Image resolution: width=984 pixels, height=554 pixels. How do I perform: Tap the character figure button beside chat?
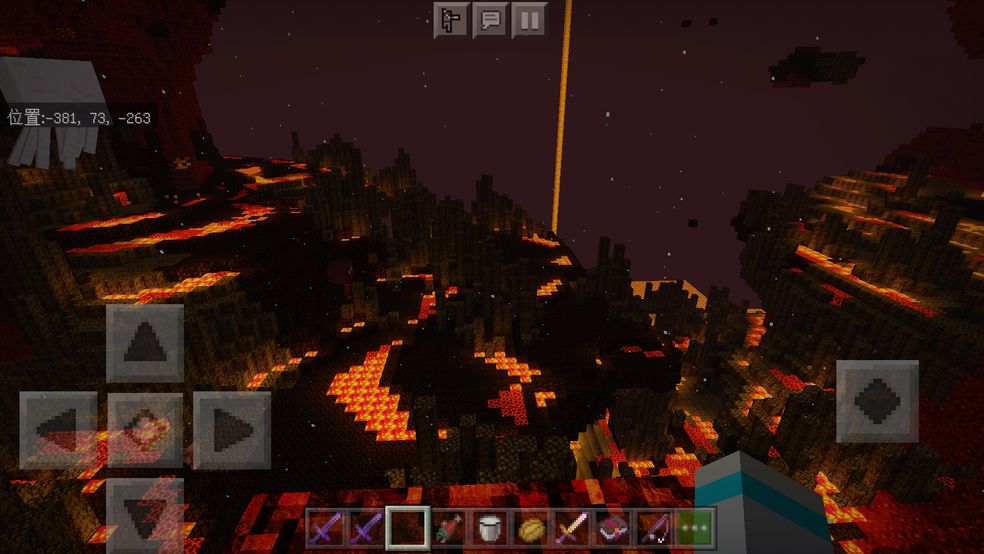click(451, 20)
